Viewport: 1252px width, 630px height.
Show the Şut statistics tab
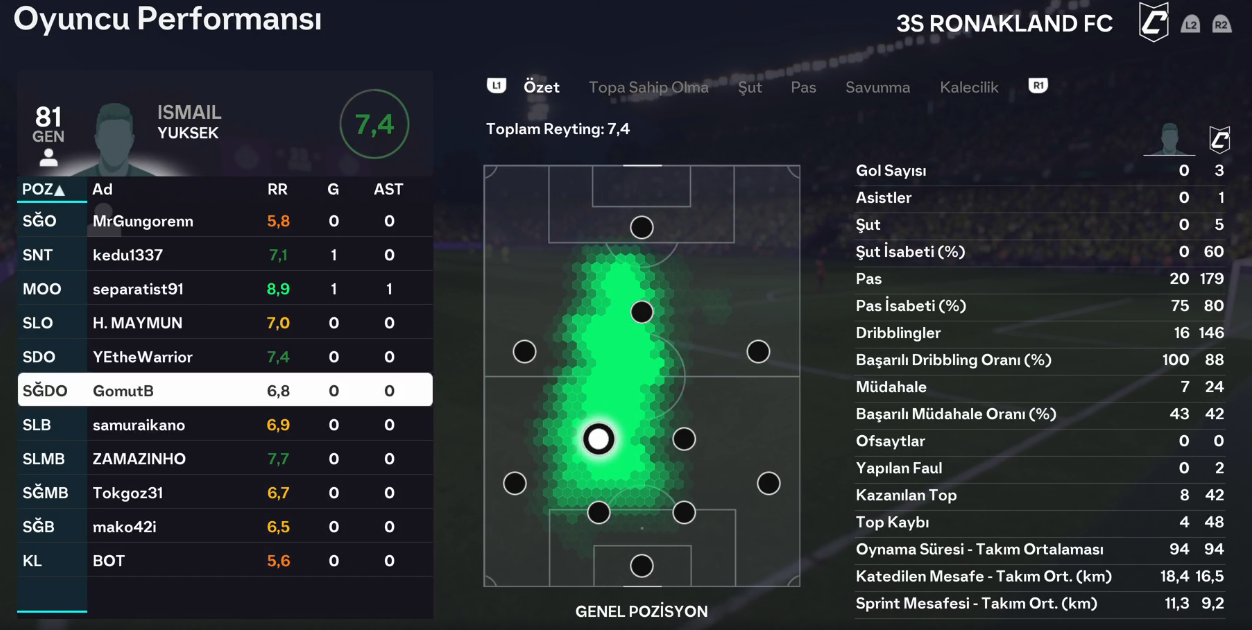[x=750, y=87]
